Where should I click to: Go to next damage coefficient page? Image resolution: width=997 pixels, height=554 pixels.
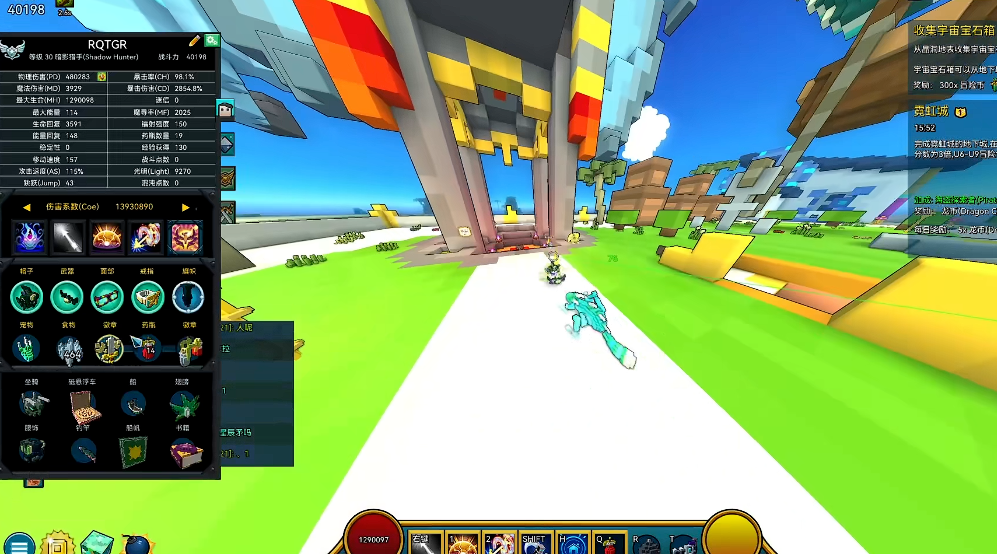(x=185, y=207)
